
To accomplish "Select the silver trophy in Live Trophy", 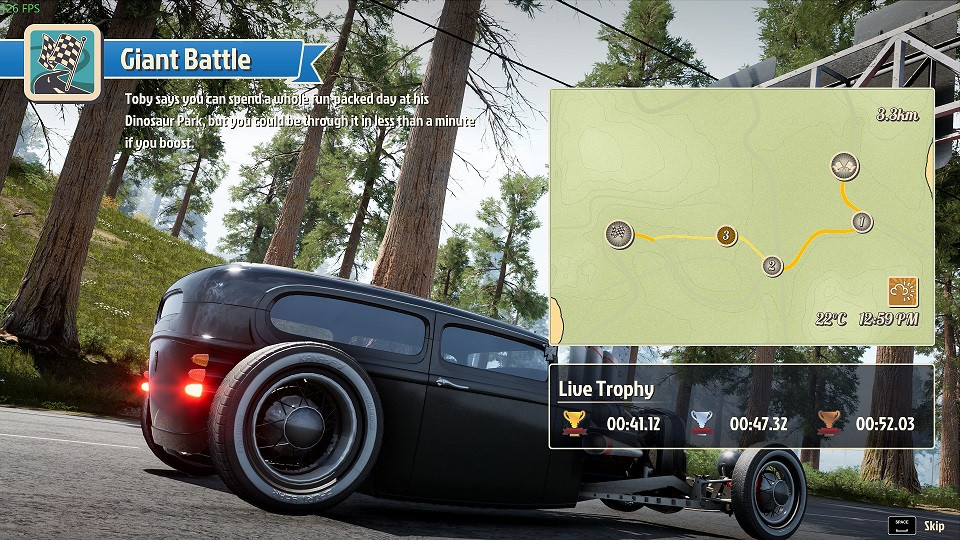I will [702, 423].
